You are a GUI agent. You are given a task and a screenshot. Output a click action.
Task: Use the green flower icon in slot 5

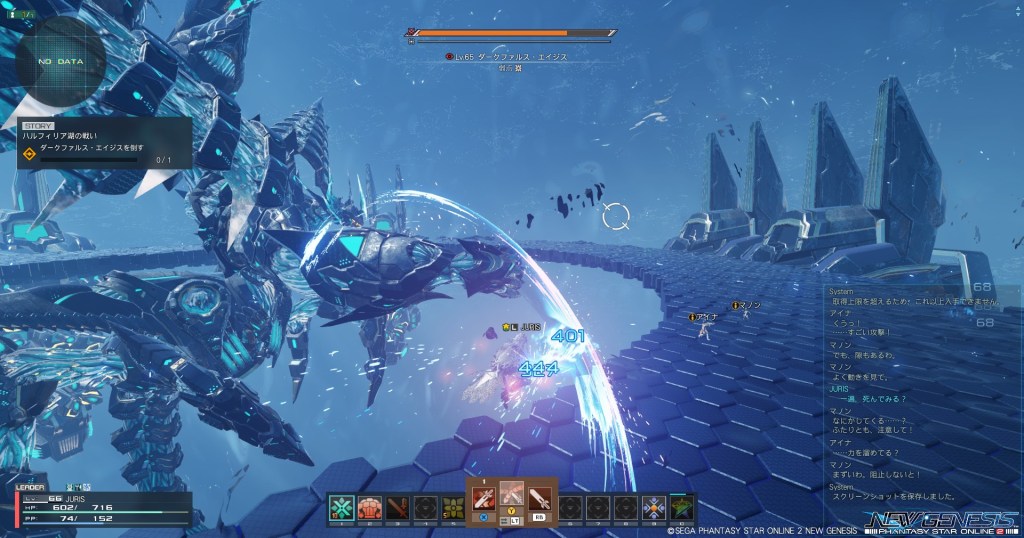[x=454, y=507]
